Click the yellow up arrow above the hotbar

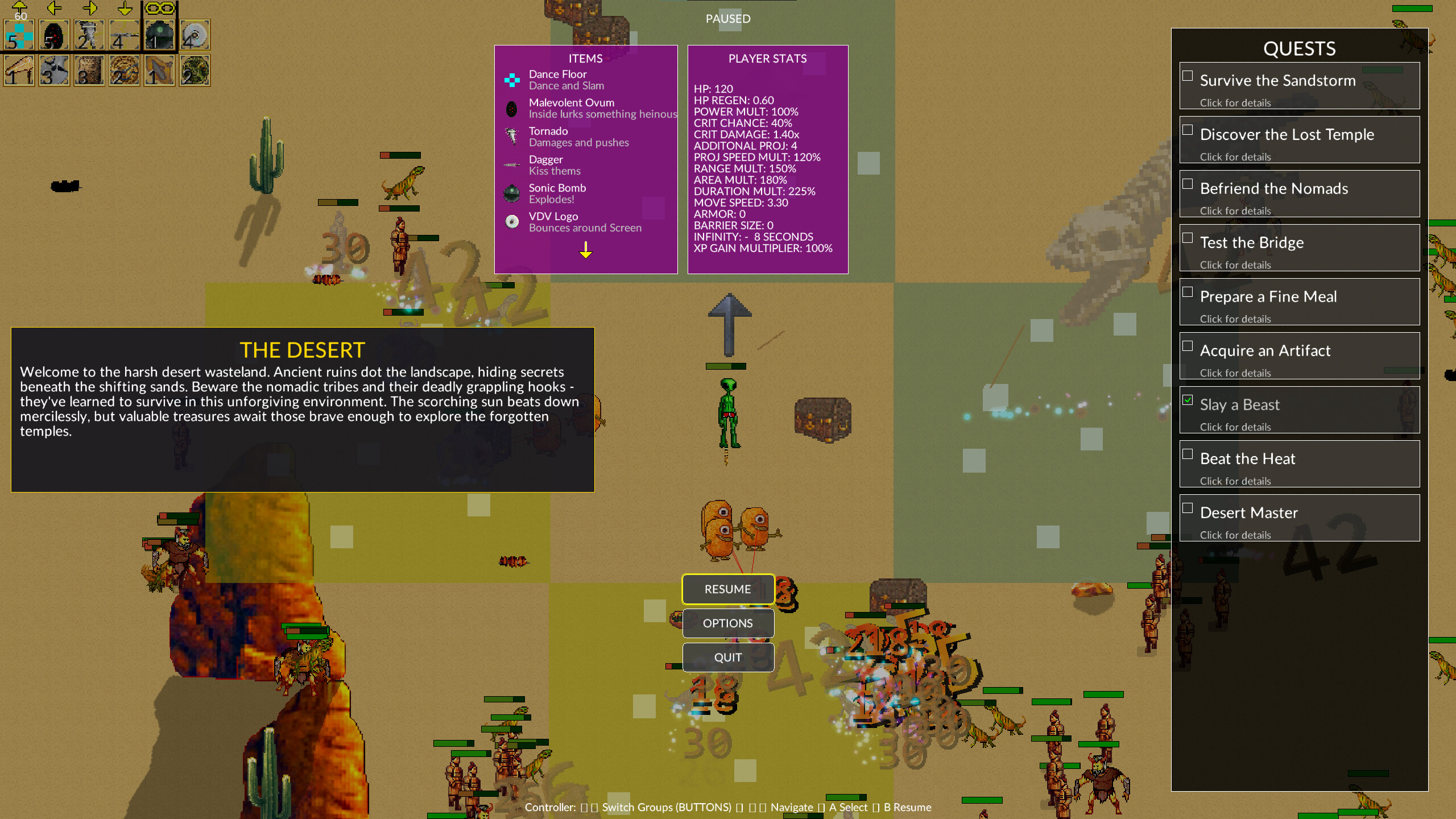19,8
